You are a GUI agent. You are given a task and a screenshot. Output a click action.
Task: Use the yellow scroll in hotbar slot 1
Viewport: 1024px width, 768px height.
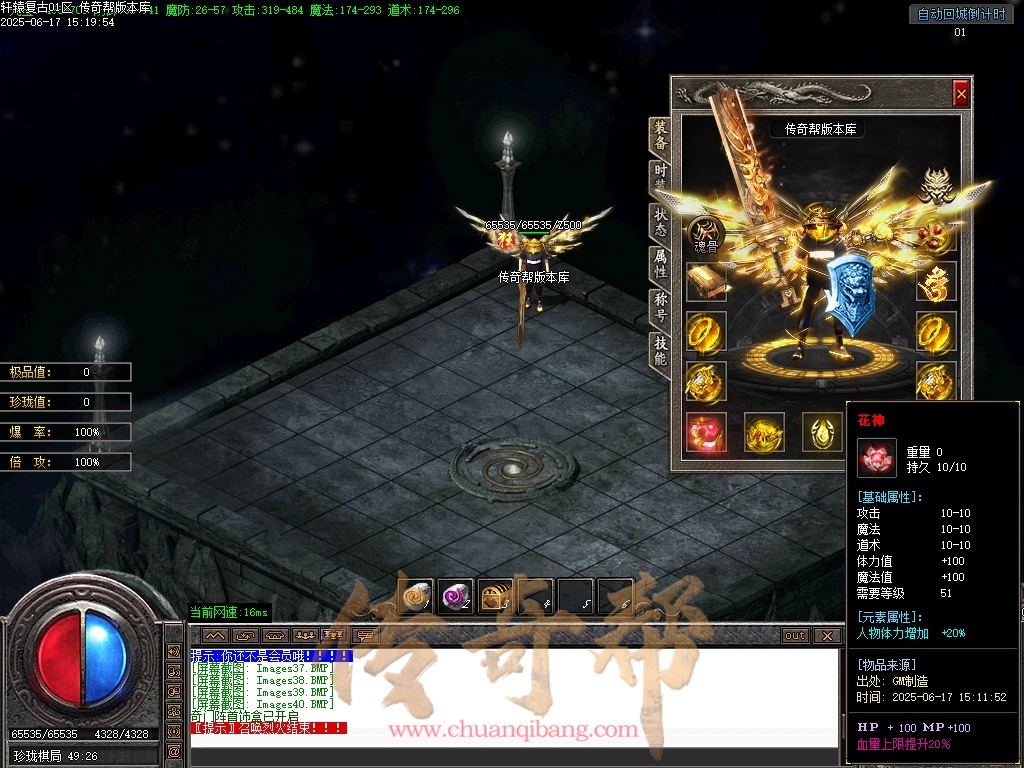(x=416, y=596)
